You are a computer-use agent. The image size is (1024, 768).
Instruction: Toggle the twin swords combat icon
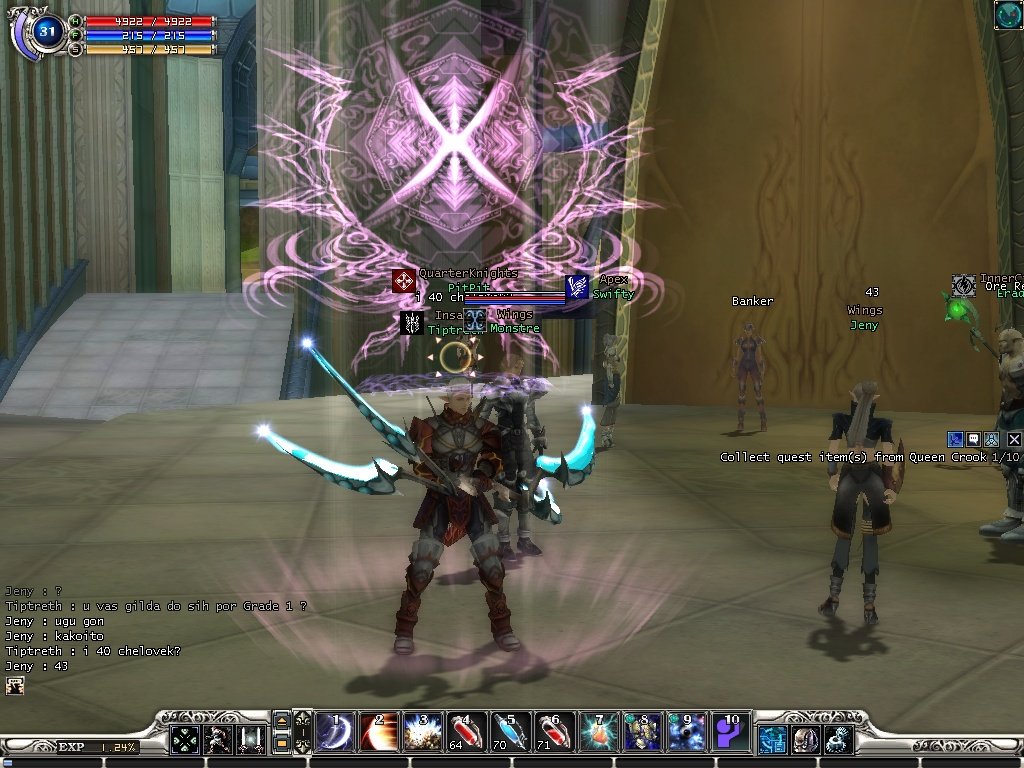point(250,739)
